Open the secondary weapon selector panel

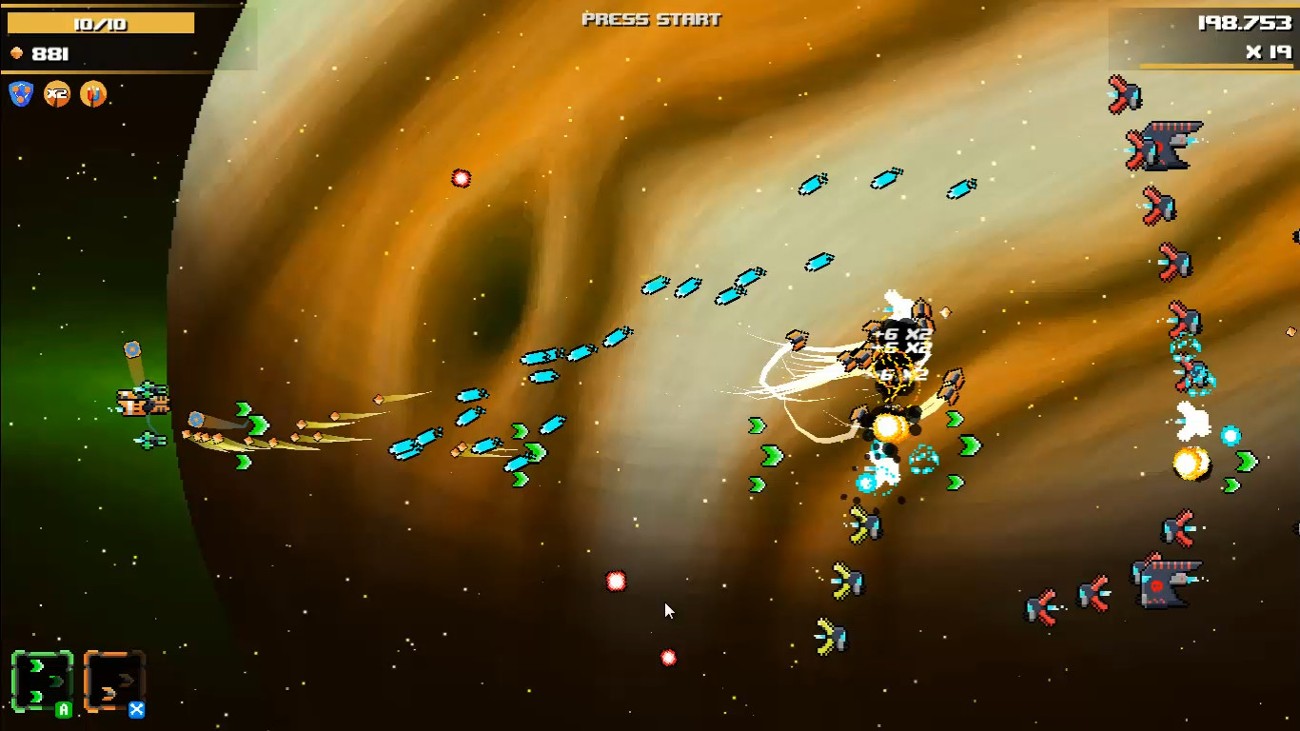click(x=113, y=682)
